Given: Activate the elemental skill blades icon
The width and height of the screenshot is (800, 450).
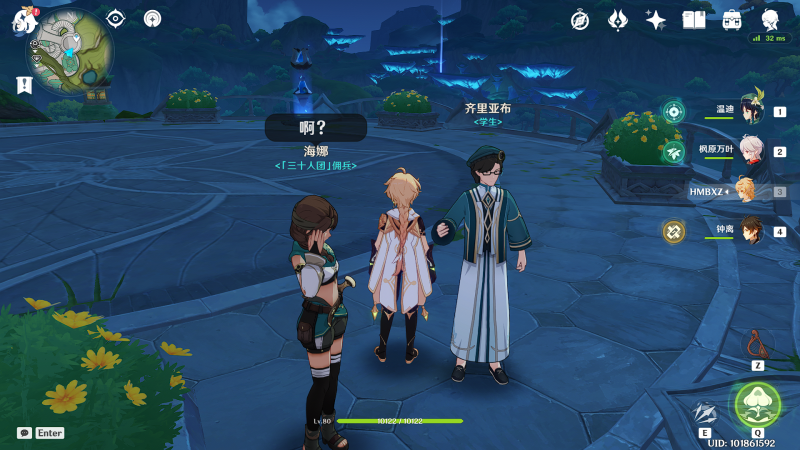Looking at the screenshot, I should (x=705, y=412).
